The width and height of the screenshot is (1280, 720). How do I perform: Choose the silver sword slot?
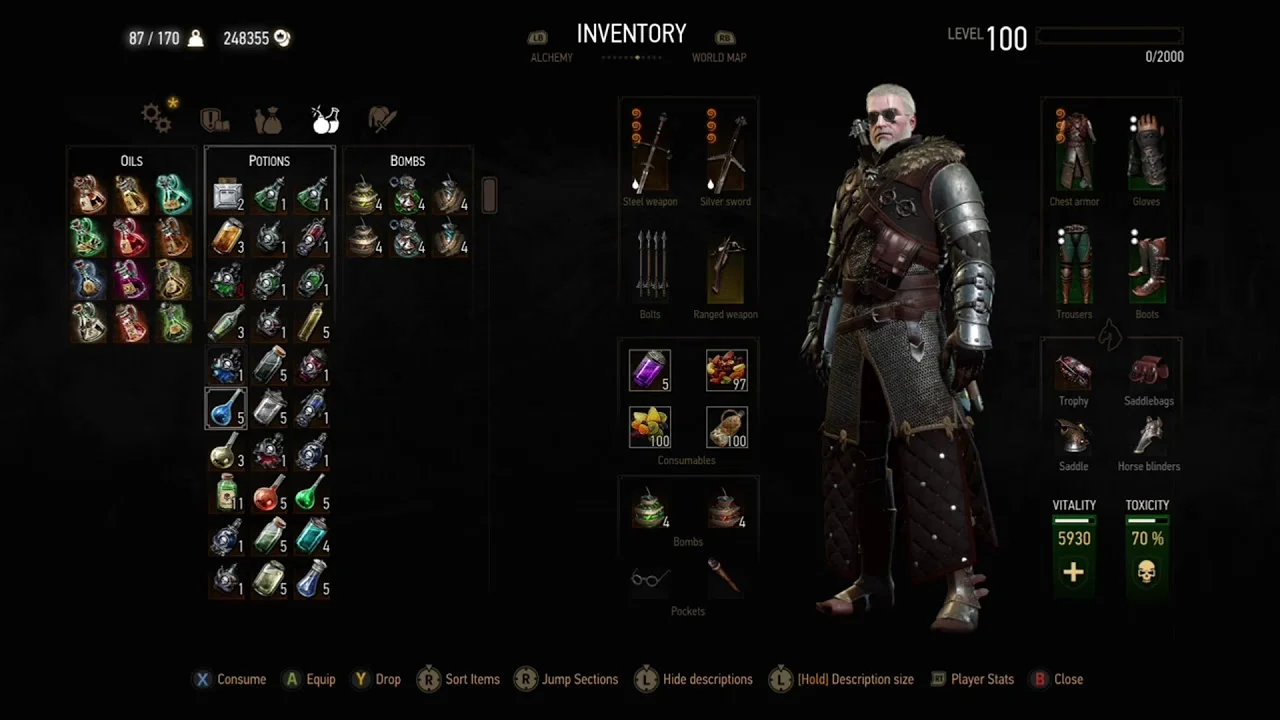pos(725,152)
